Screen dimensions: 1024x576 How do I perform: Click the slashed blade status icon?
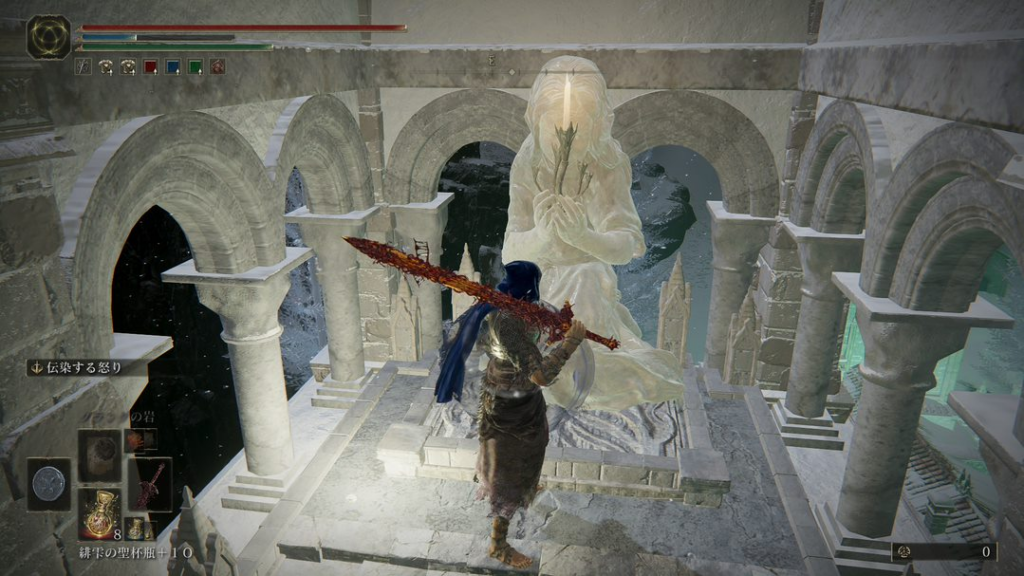(83, 67)
